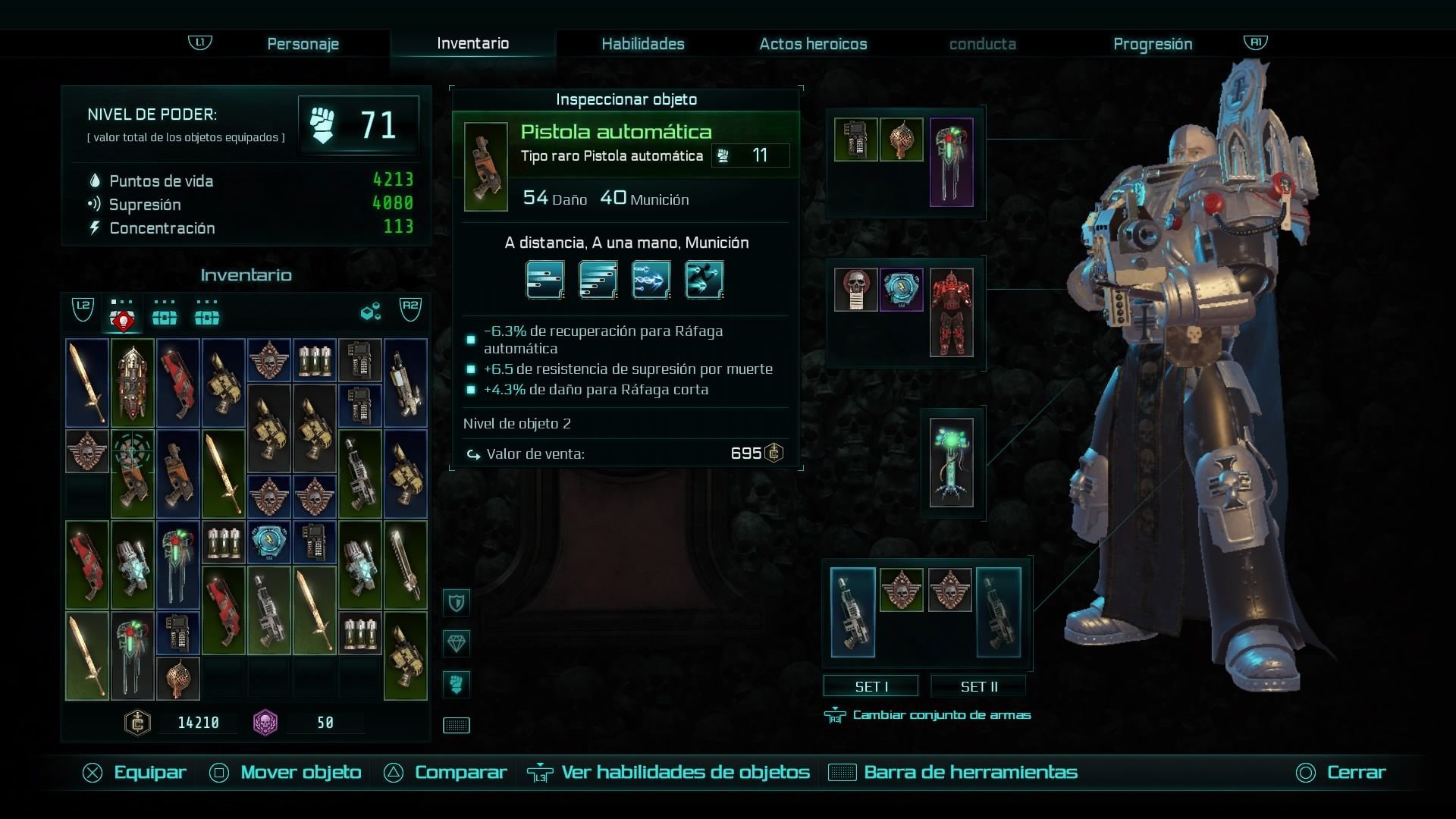Select the red armor equipment slot

pyautogui.click(x=951, y=312)
